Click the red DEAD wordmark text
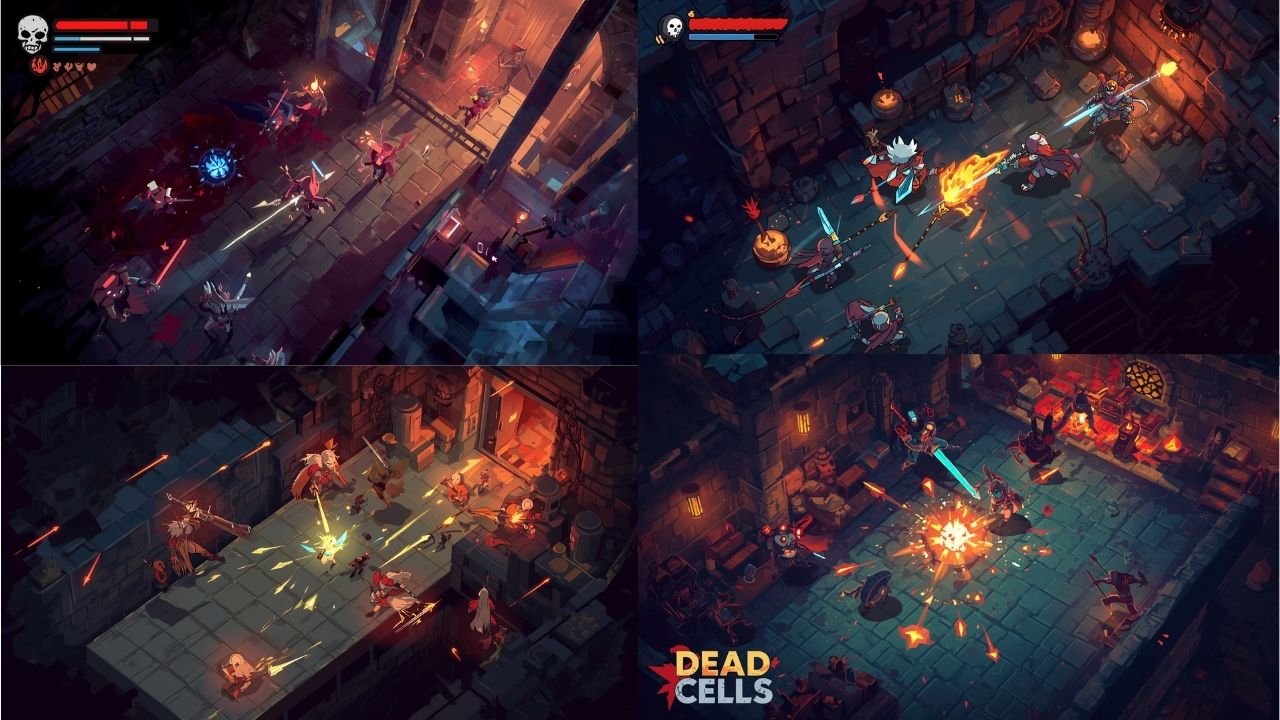 (721, 662)
